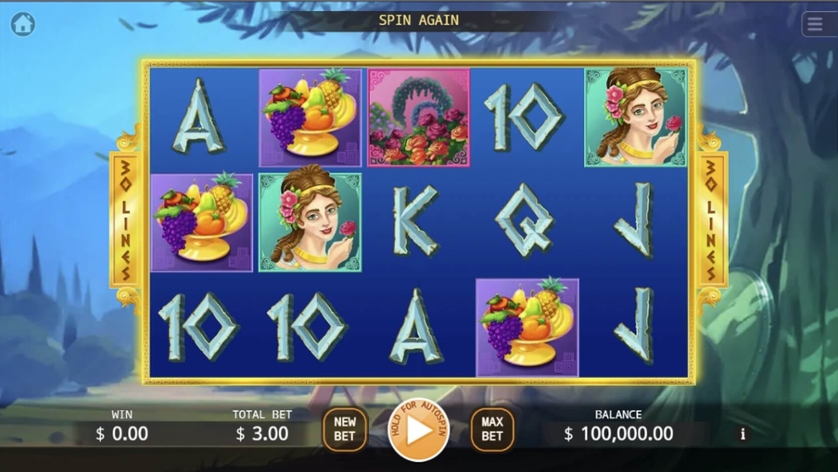The image size is (838, 472).
Task: Show the game info page
Action: pos(742,434)
